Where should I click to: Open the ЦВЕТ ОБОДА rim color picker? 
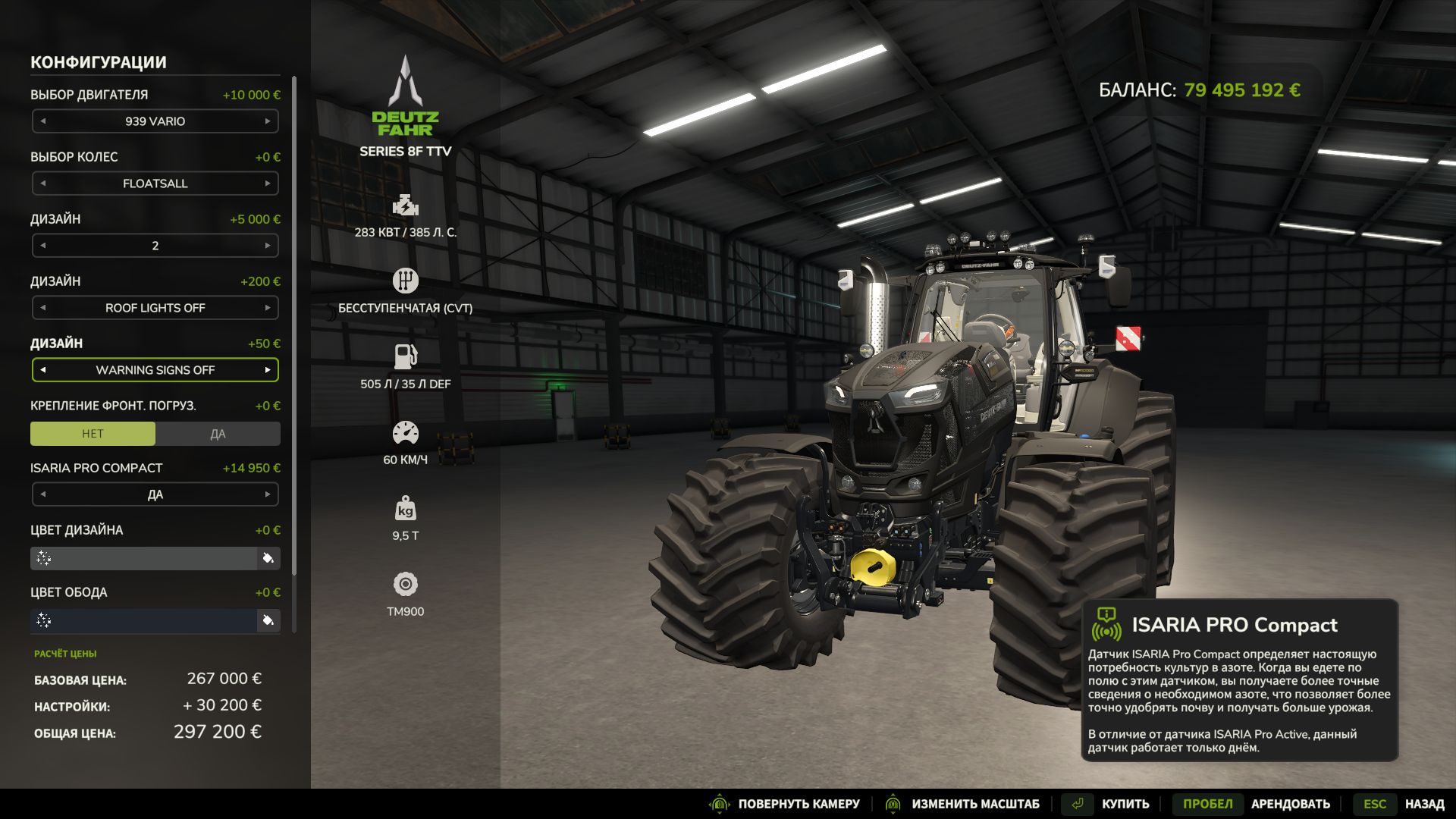(268, 621)
